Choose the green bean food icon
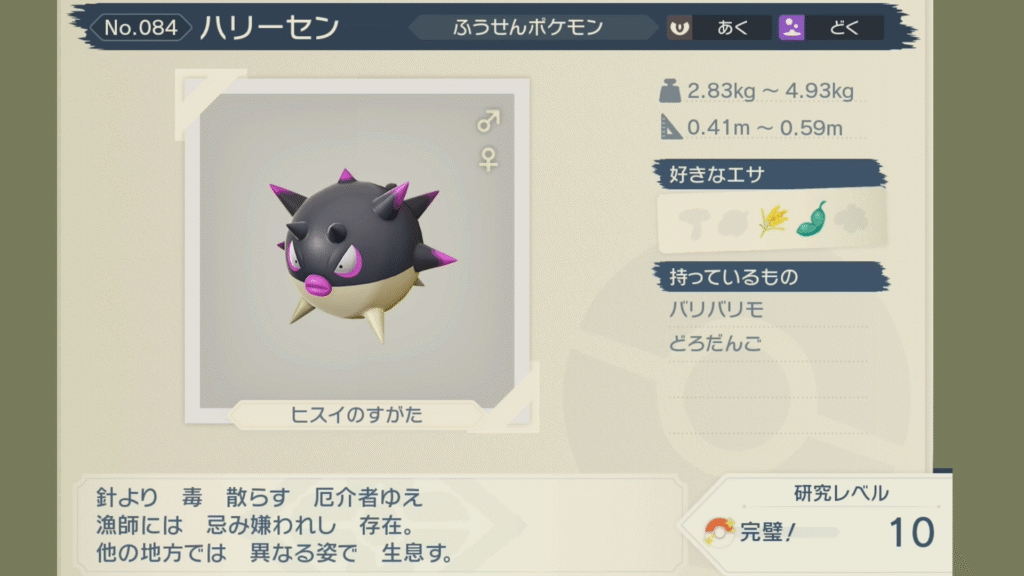The width and height of the screenshot is (1024, 576). point(811,220)
